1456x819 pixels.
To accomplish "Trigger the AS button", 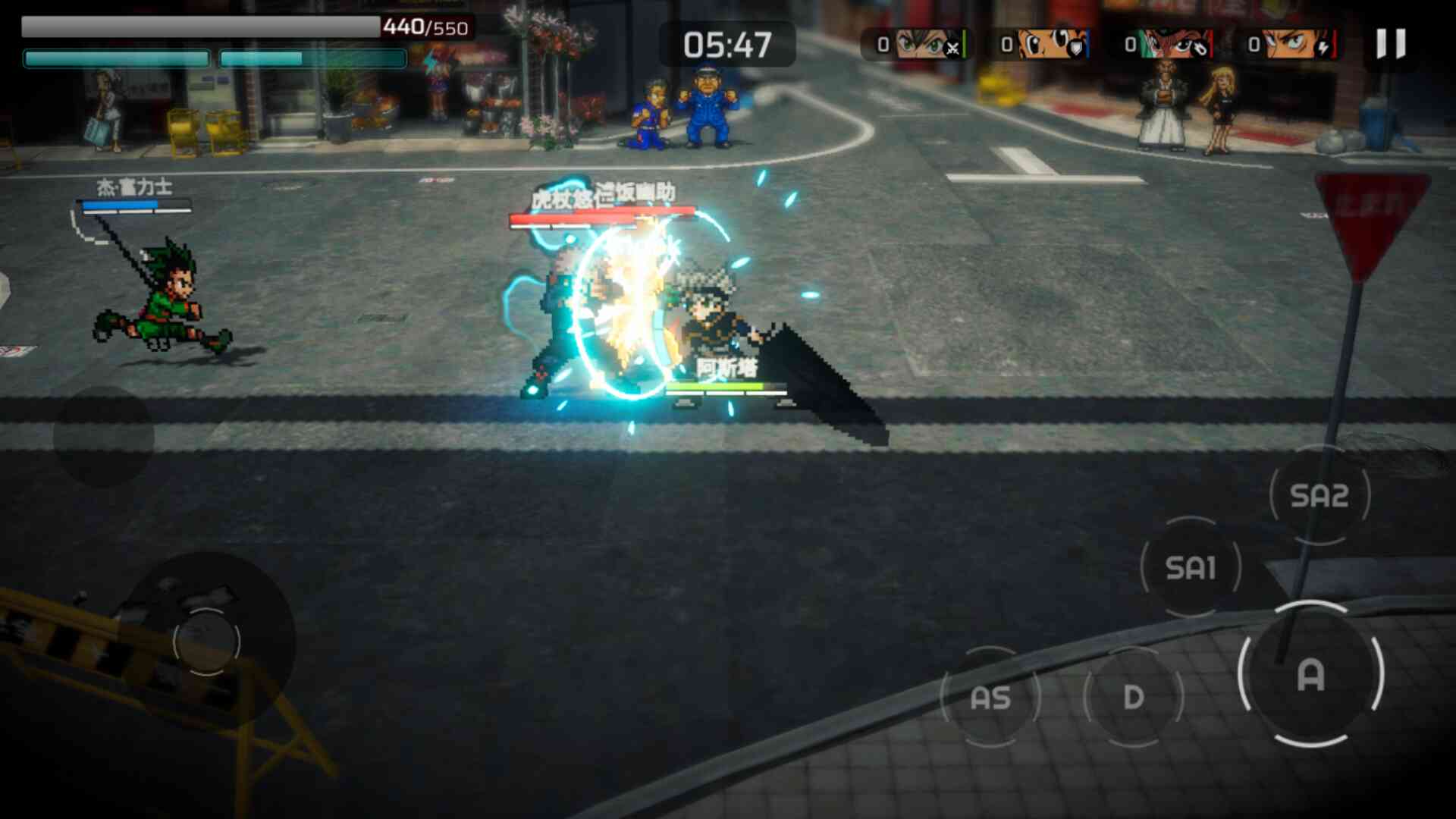I will (x=990, y=697).
